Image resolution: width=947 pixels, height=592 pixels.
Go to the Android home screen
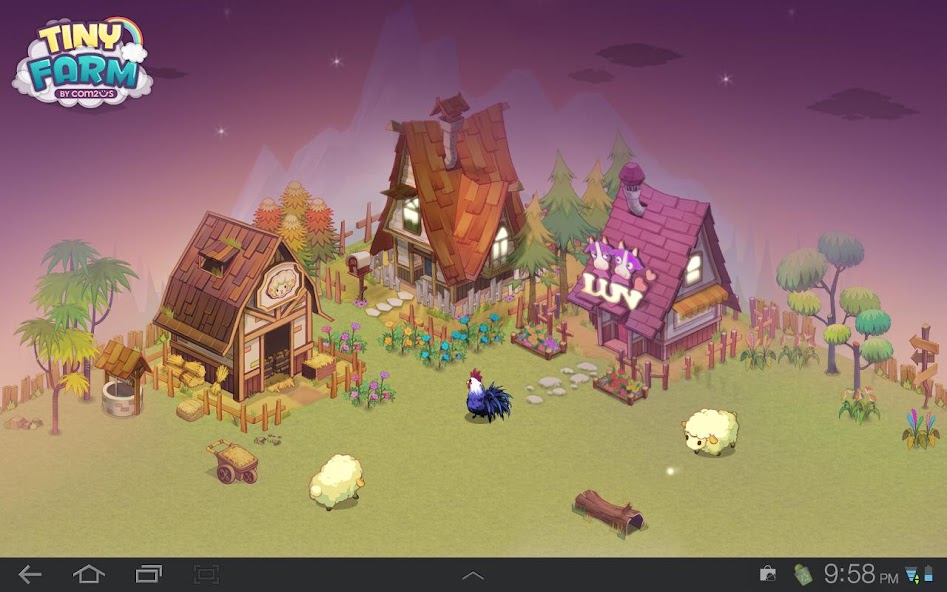click(88, 574)
